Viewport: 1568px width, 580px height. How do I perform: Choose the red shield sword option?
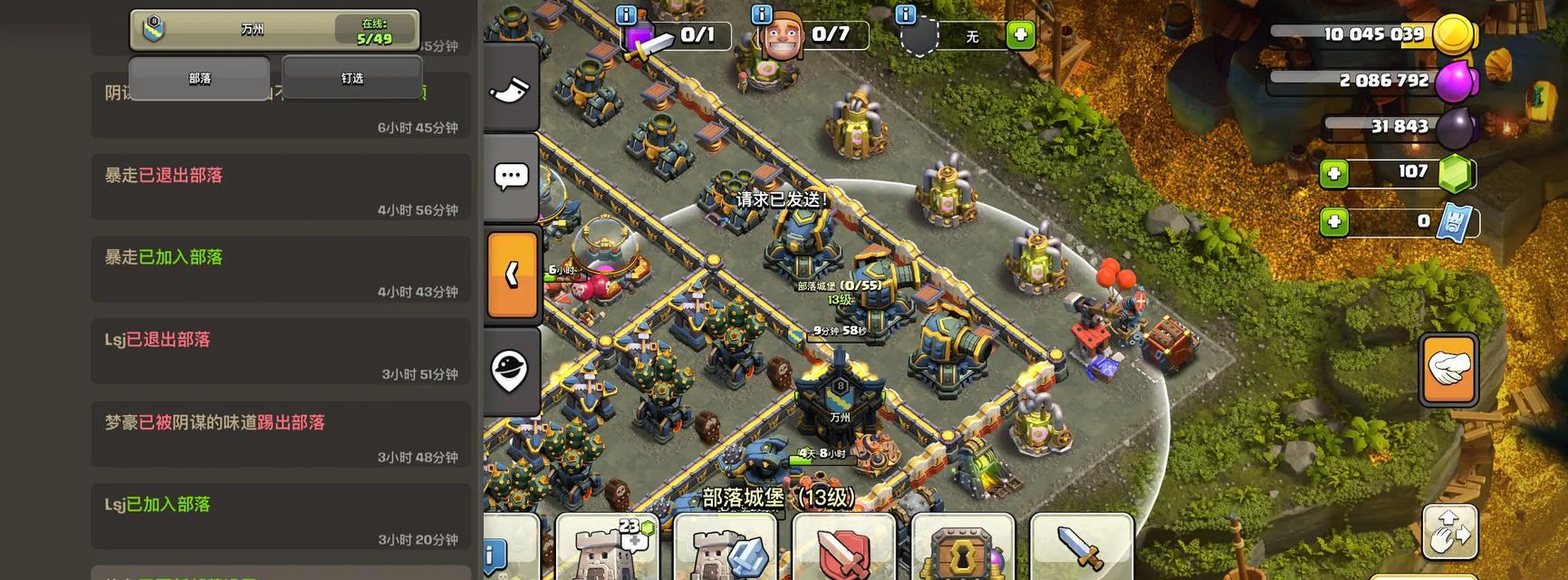pos(843,548)
